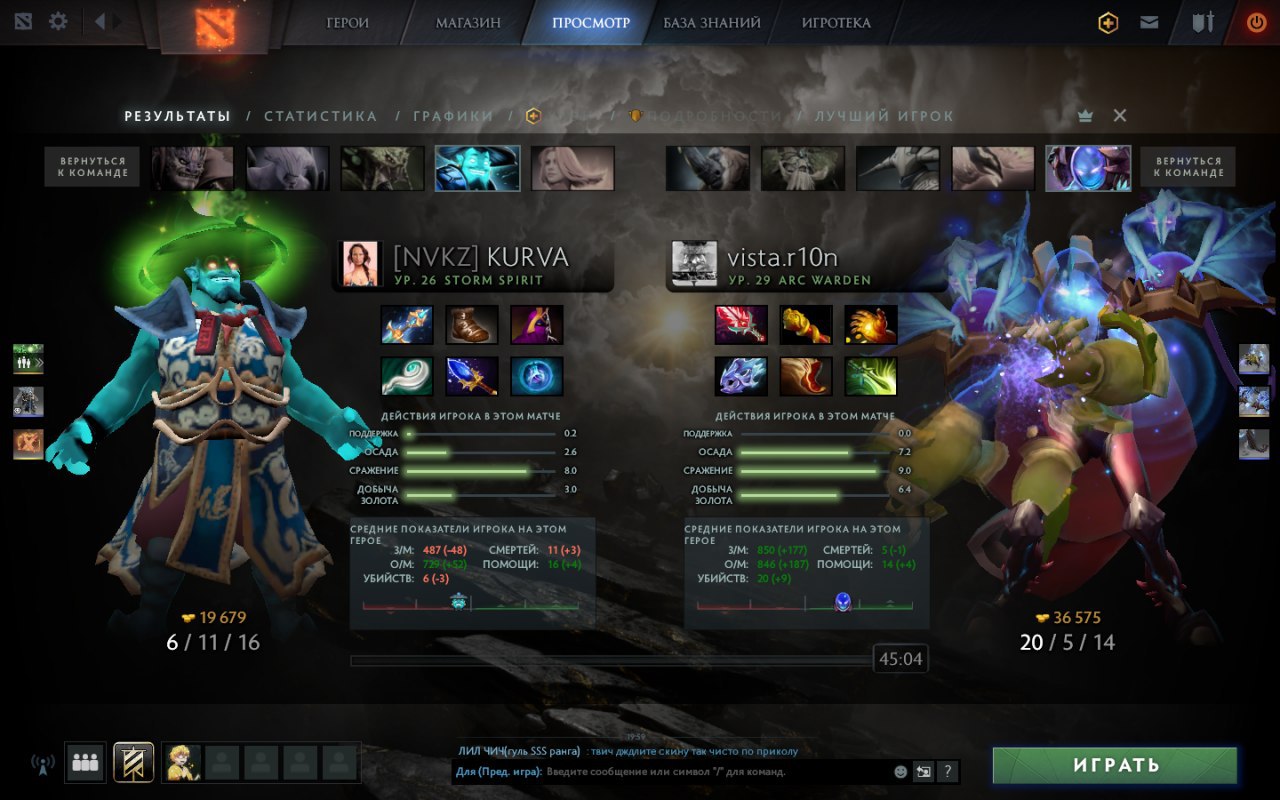Screen dimensions: 1280x800
Task: Click the green ИГРАТЬ play button
Action: 1115,765
